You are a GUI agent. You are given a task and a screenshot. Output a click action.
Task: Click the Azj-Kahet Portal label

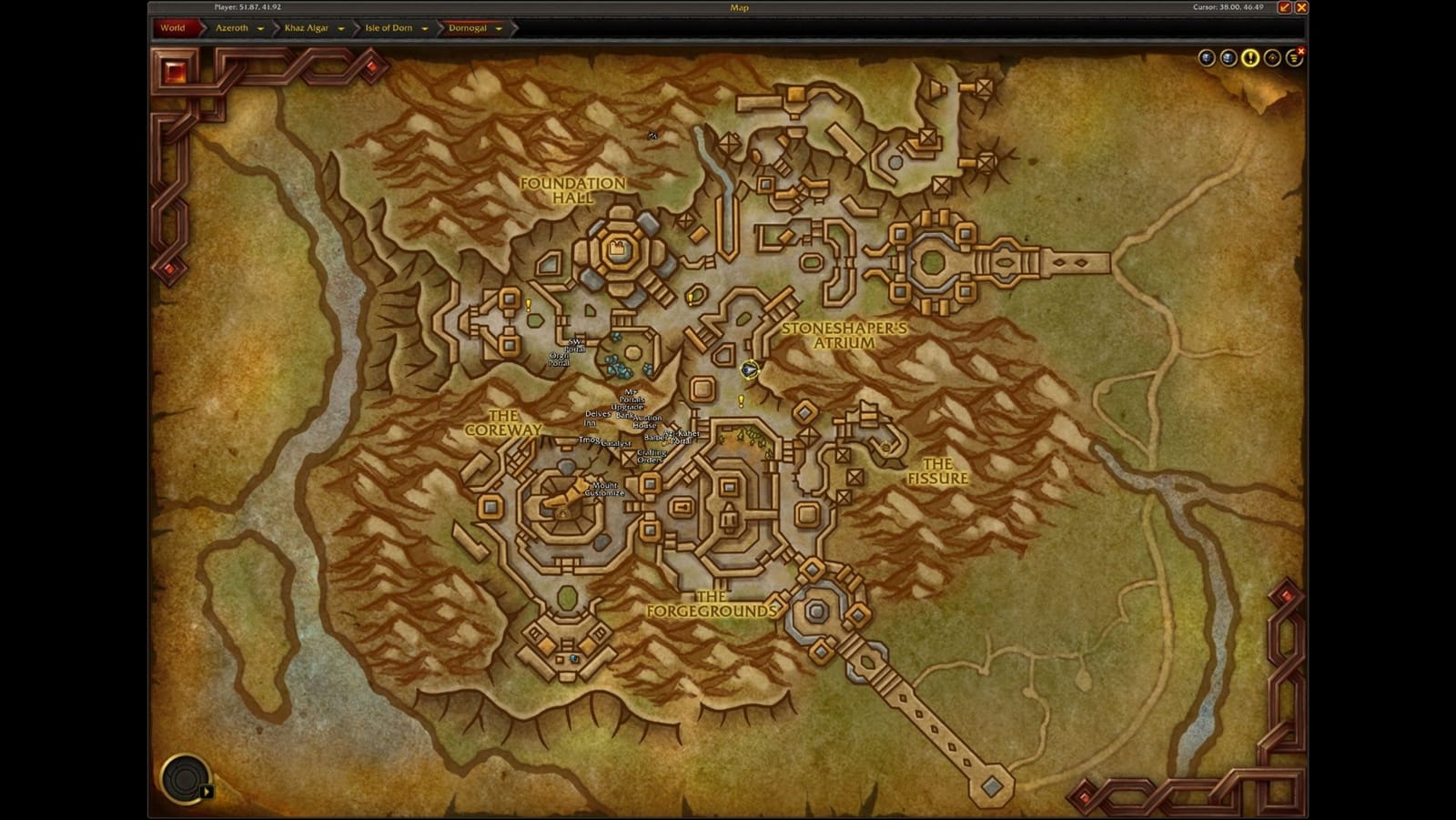point(681,437)
